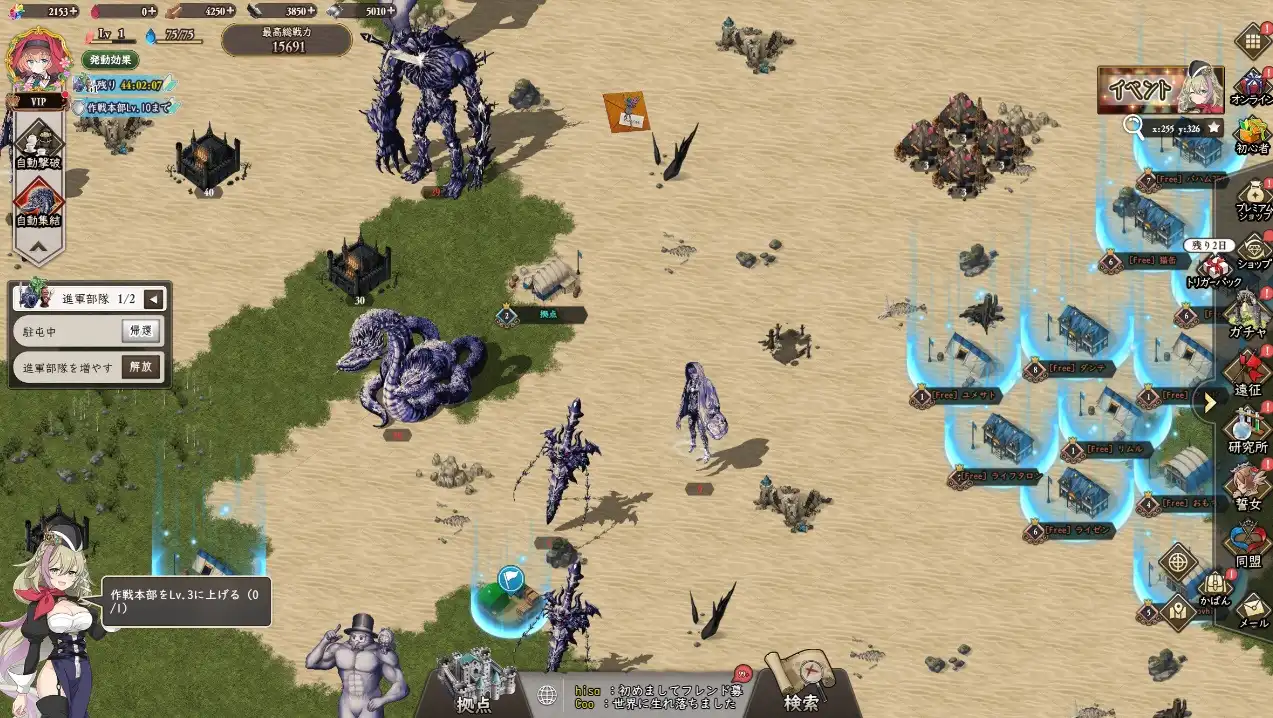
Task: Open the 同盟 alliance menu
Action: pos(1248,545)
